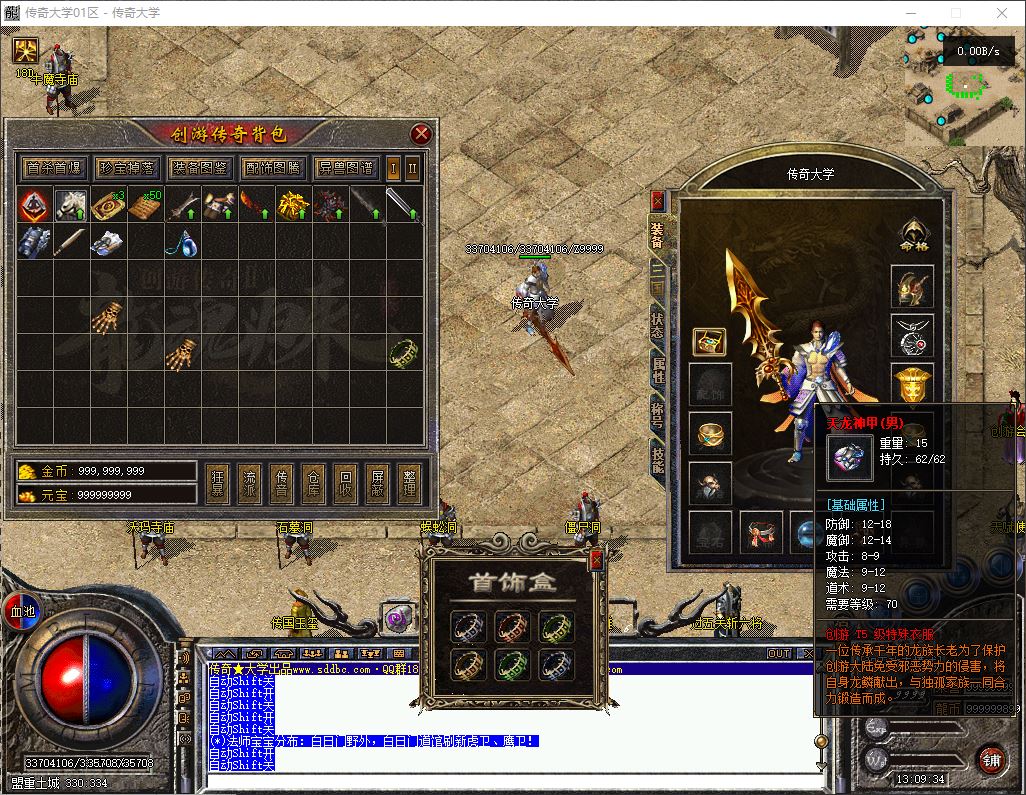Select the white horse item in the bag
Screen dimensions: 1026x795
[x=70, y=206]
